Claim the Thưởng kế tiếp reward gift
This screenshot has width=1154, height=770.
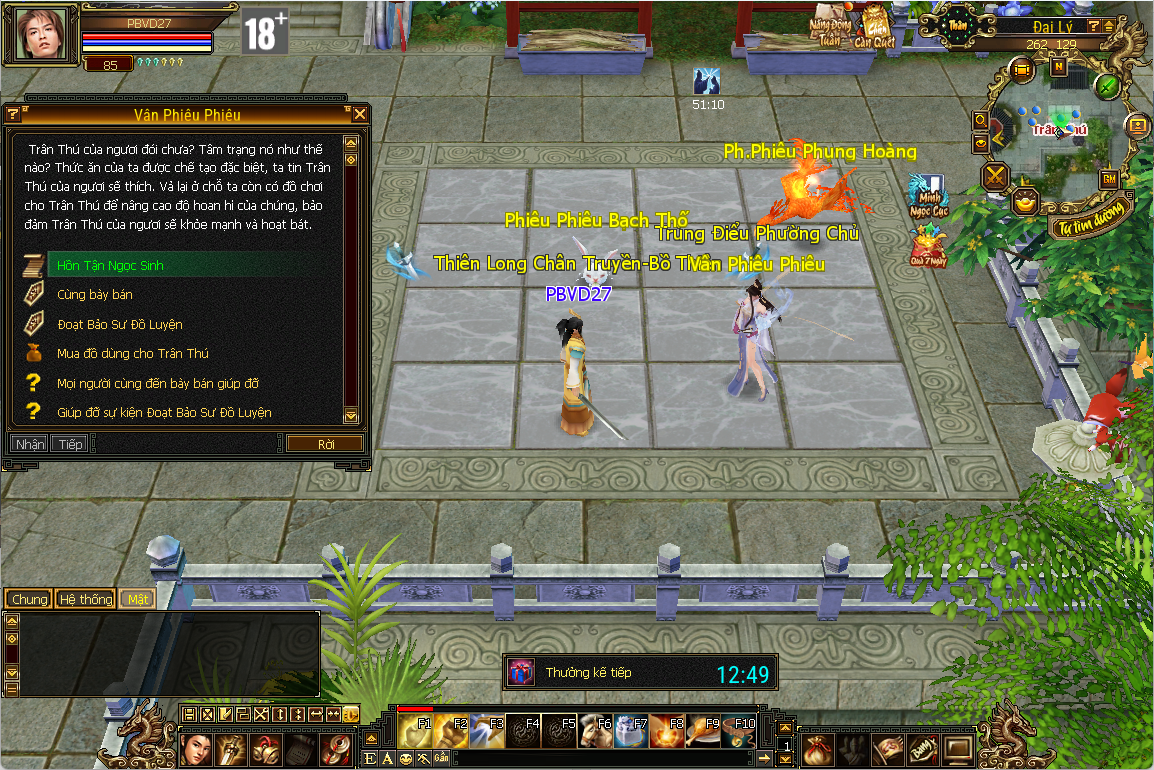point(521,673)
